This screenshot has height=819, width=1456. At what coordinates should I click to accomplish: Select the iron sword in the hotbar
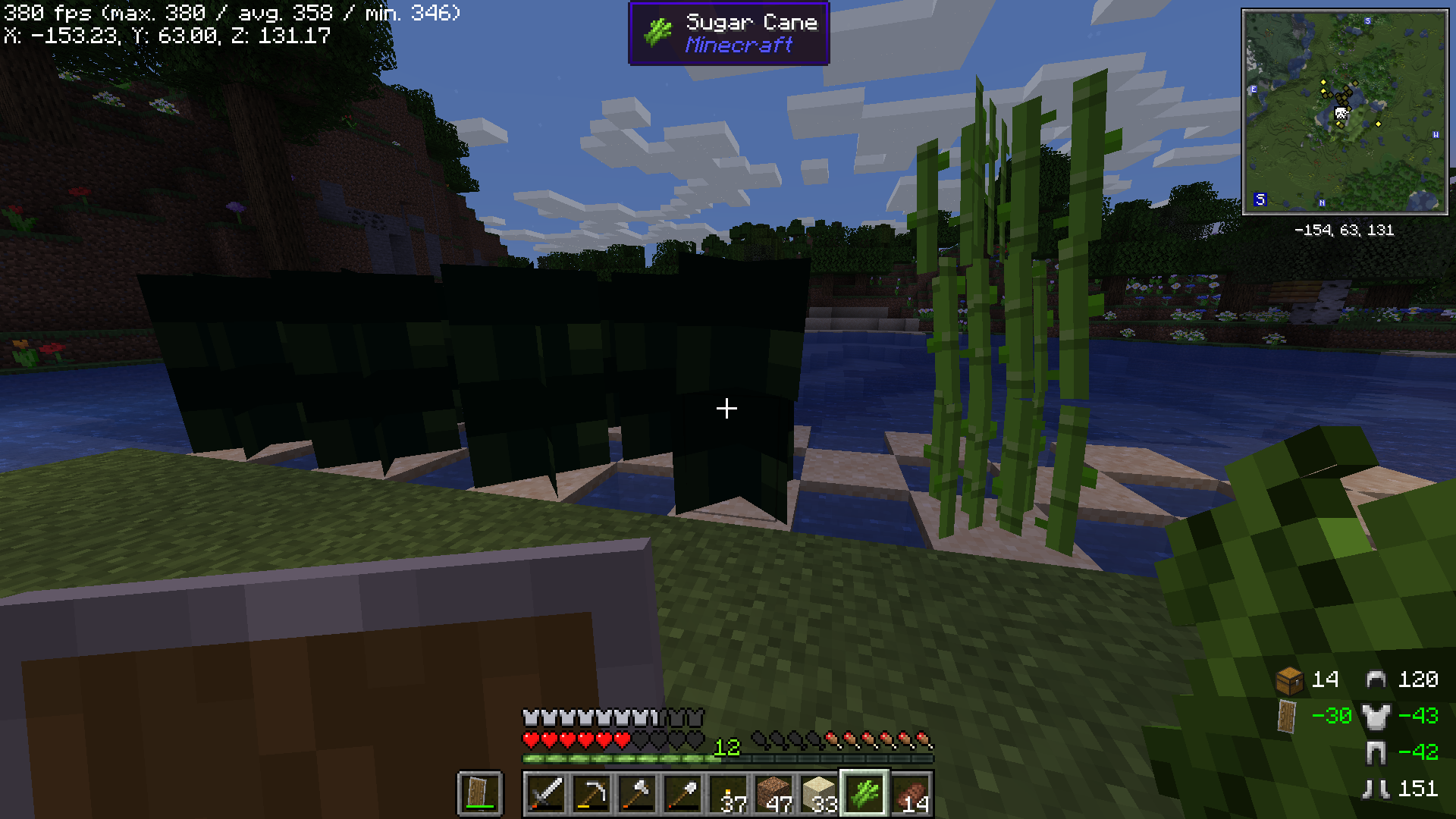[x=548, y=792]
